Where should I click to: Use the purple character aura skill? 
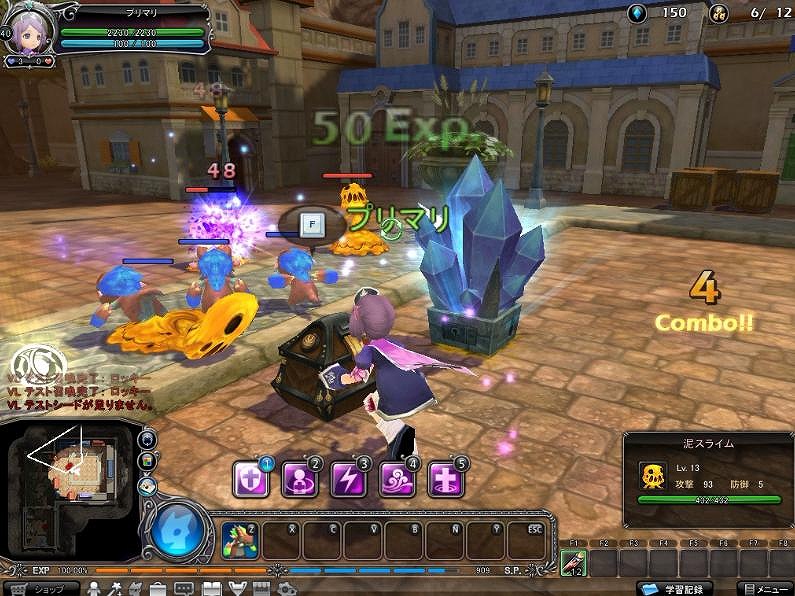299,480
